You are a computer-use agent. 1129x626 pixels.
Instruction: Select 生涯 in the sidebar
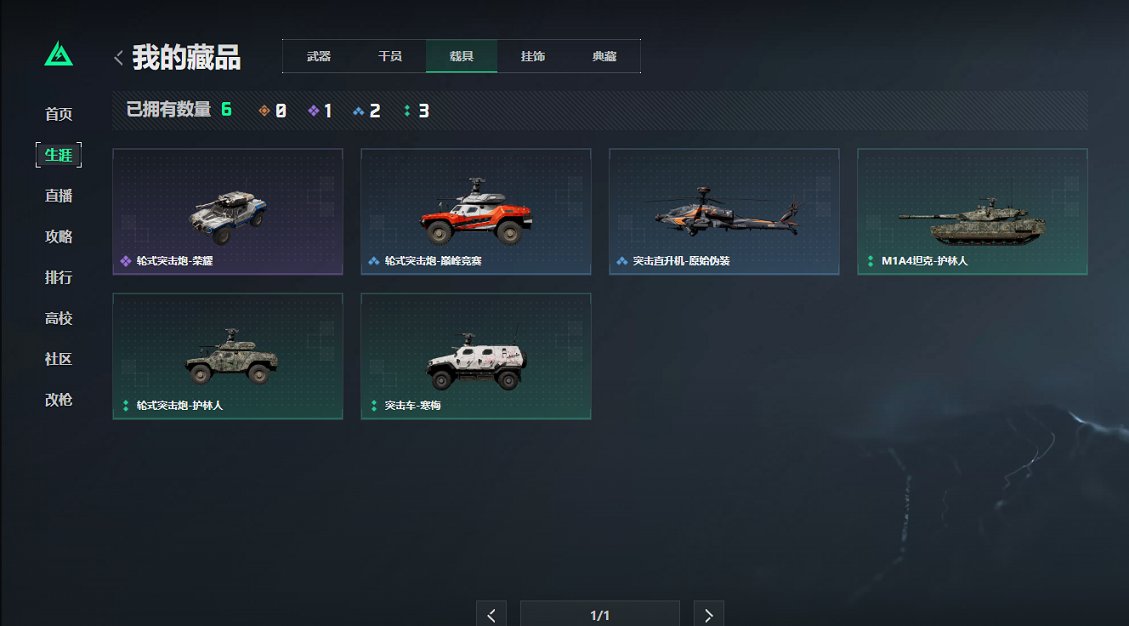pyautogui.click(x=59, y=155)
